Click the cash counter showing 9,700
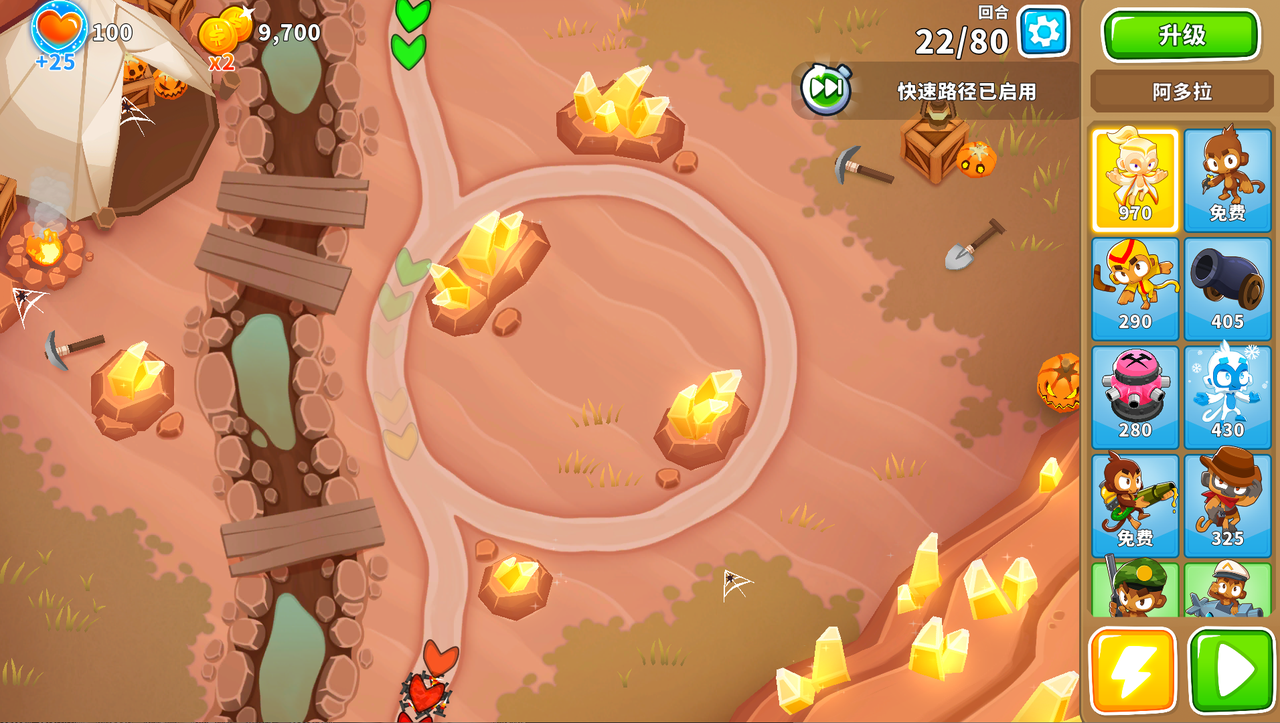 (x=272, y=31)
